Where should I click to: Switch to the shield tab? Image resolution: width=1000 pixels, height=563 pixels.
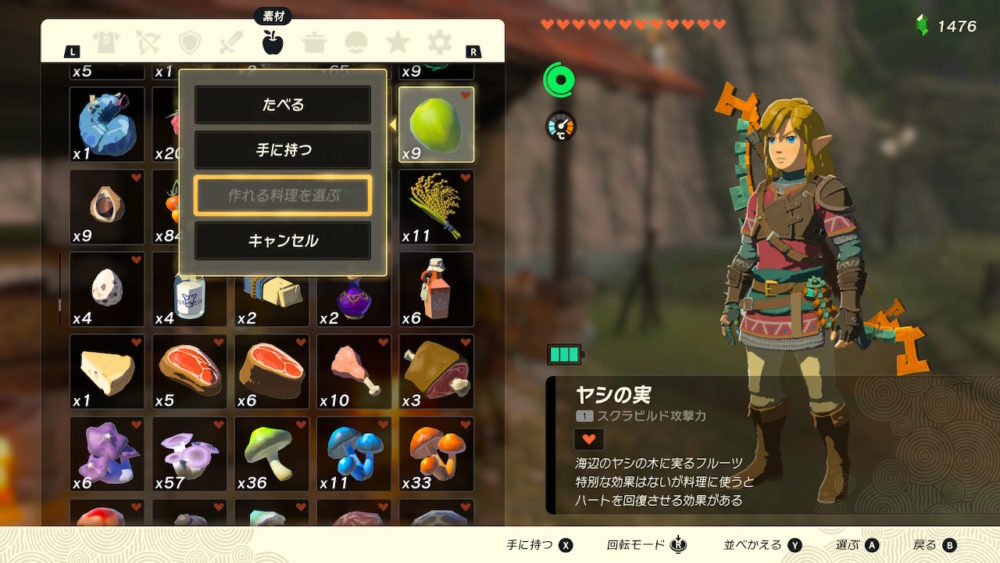click(190, 43)
